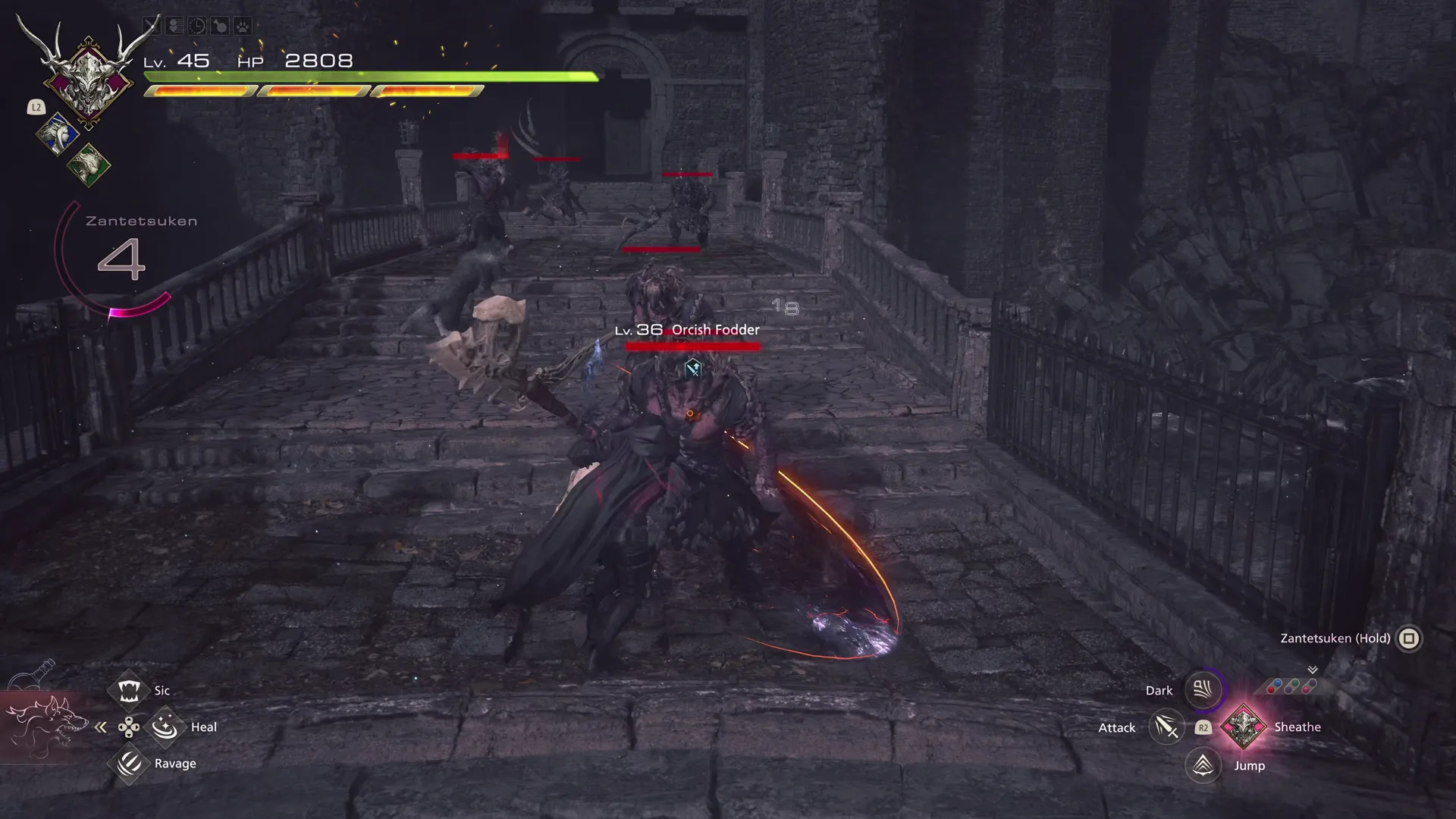The width and height of the screenshot is (1456, 819).
Task: Open the d-pad command selector icon
Action: click(129, 726)
